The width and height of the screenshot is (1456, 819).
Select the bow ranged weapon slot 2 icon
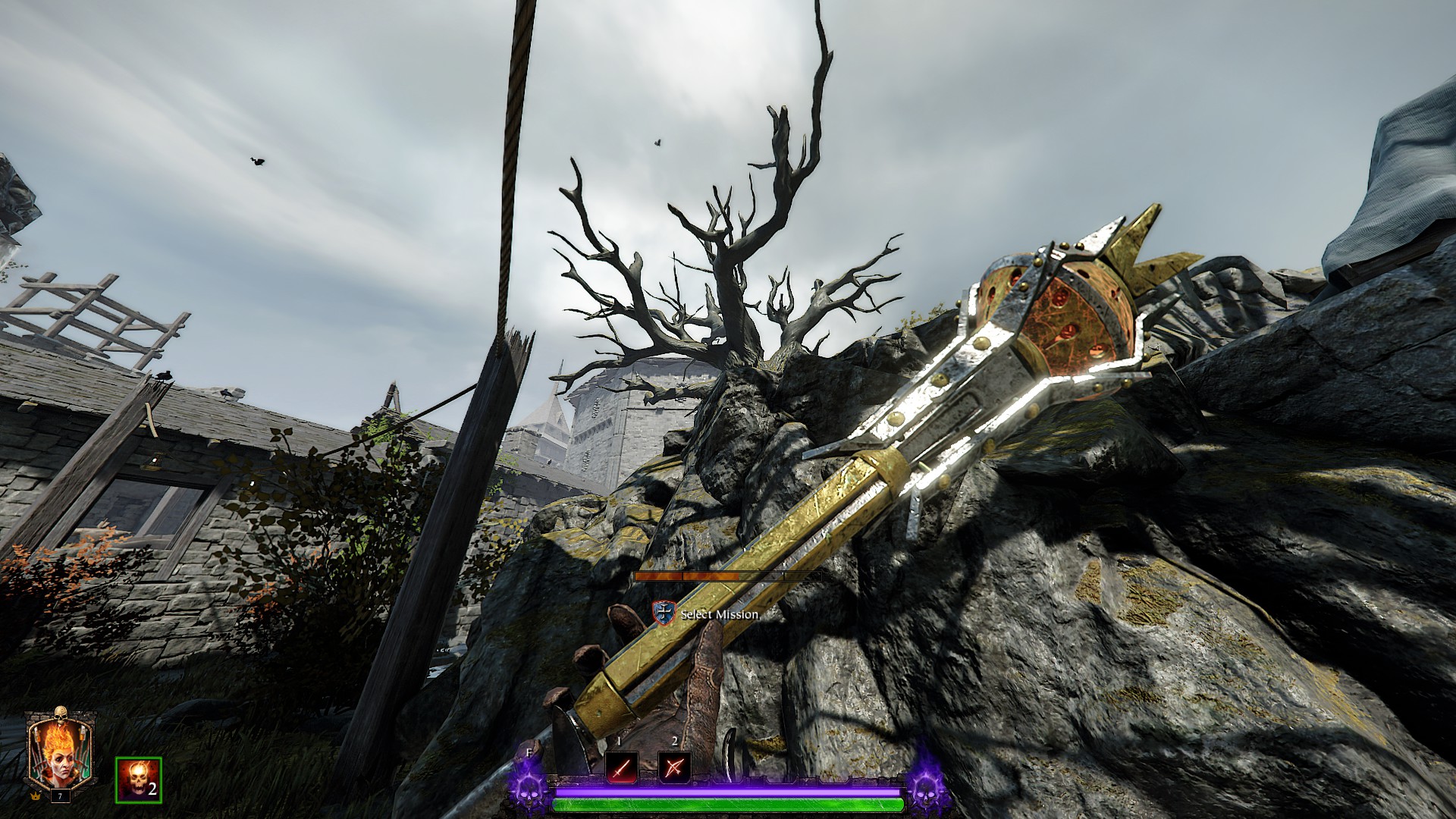click(675, 767)
